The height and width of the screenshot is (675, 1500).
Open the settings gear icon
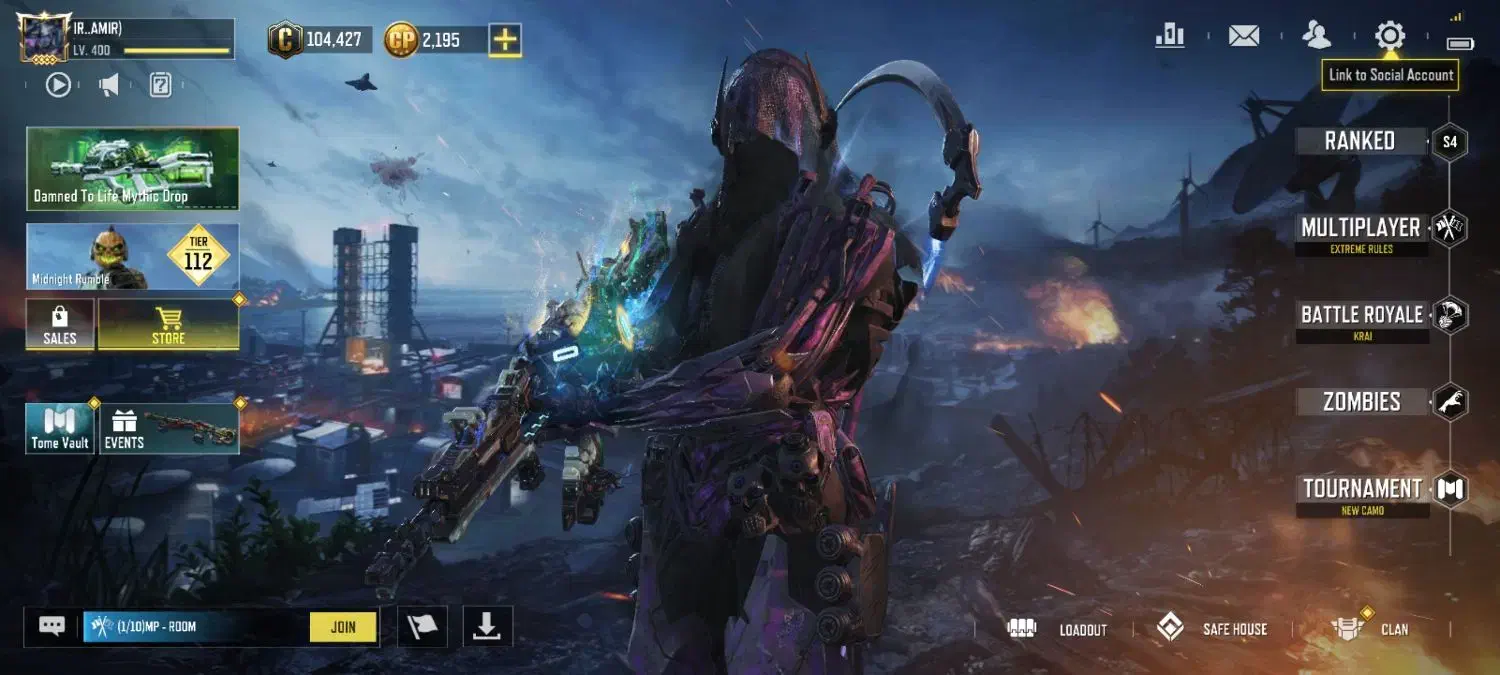1389,36
